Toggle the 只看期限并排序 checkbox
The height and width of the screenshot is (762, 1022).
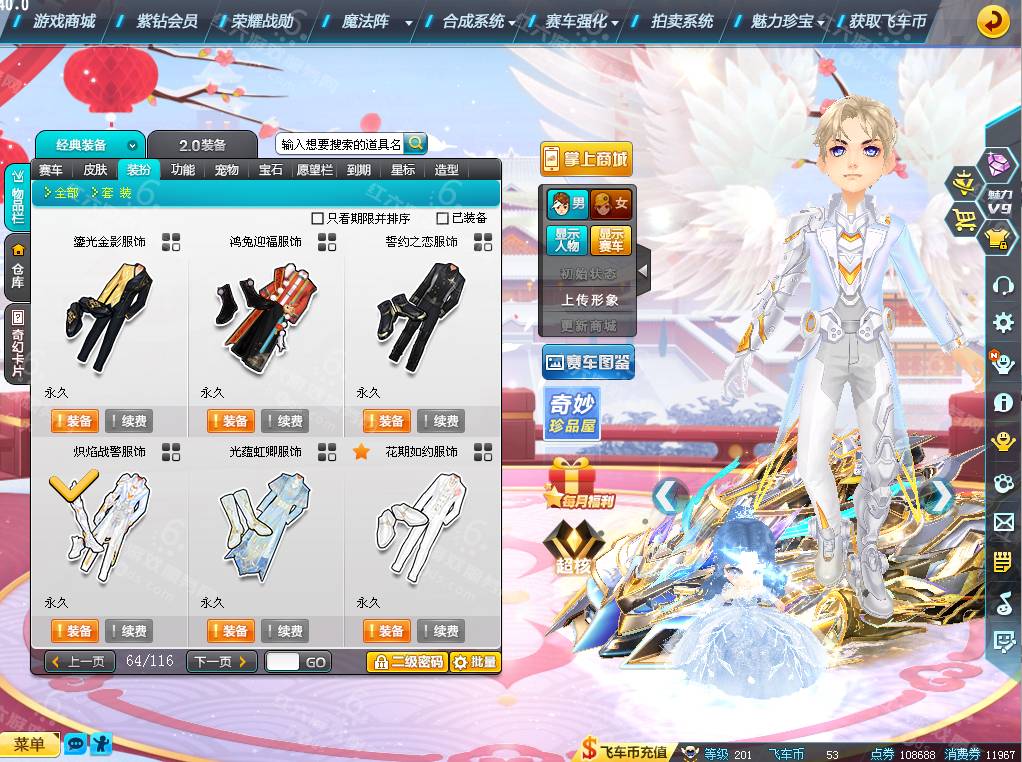tap(318, 218)
